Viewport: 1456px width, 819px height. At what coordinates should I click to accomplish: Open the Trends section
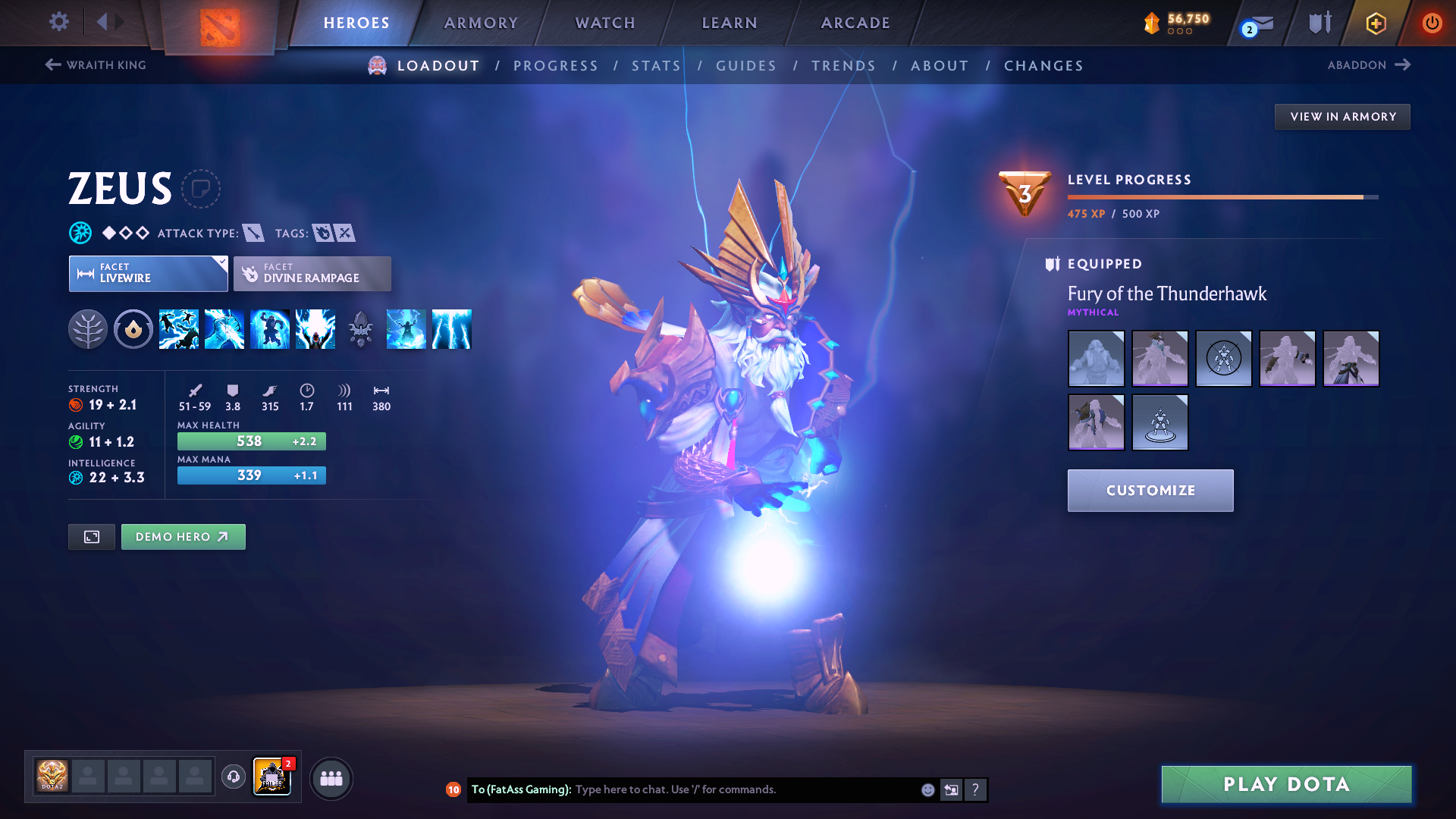pos(843,66)
